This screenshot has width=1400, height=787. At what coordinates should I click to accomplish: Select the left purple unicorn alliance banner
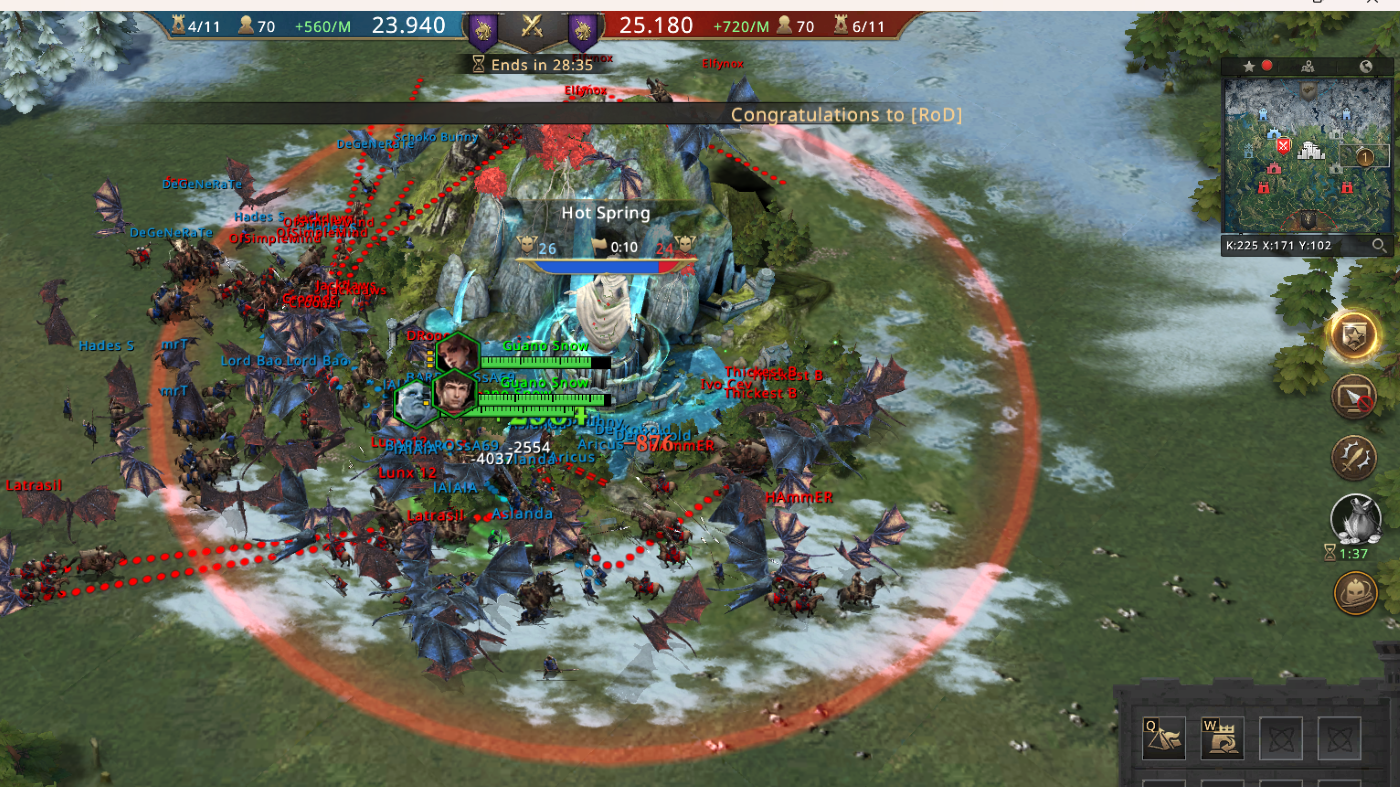point(483,32)
